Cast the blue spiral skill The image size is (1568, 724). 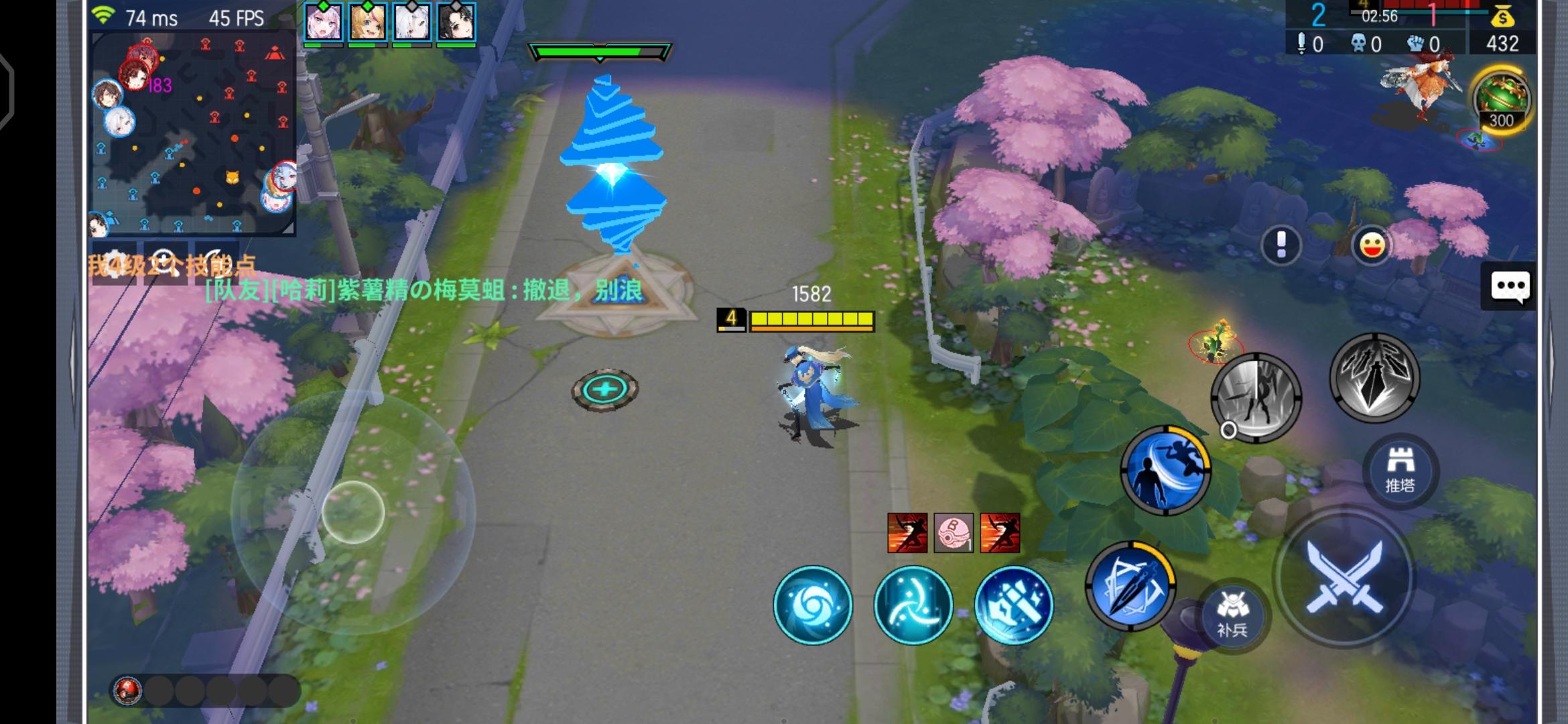813,604
